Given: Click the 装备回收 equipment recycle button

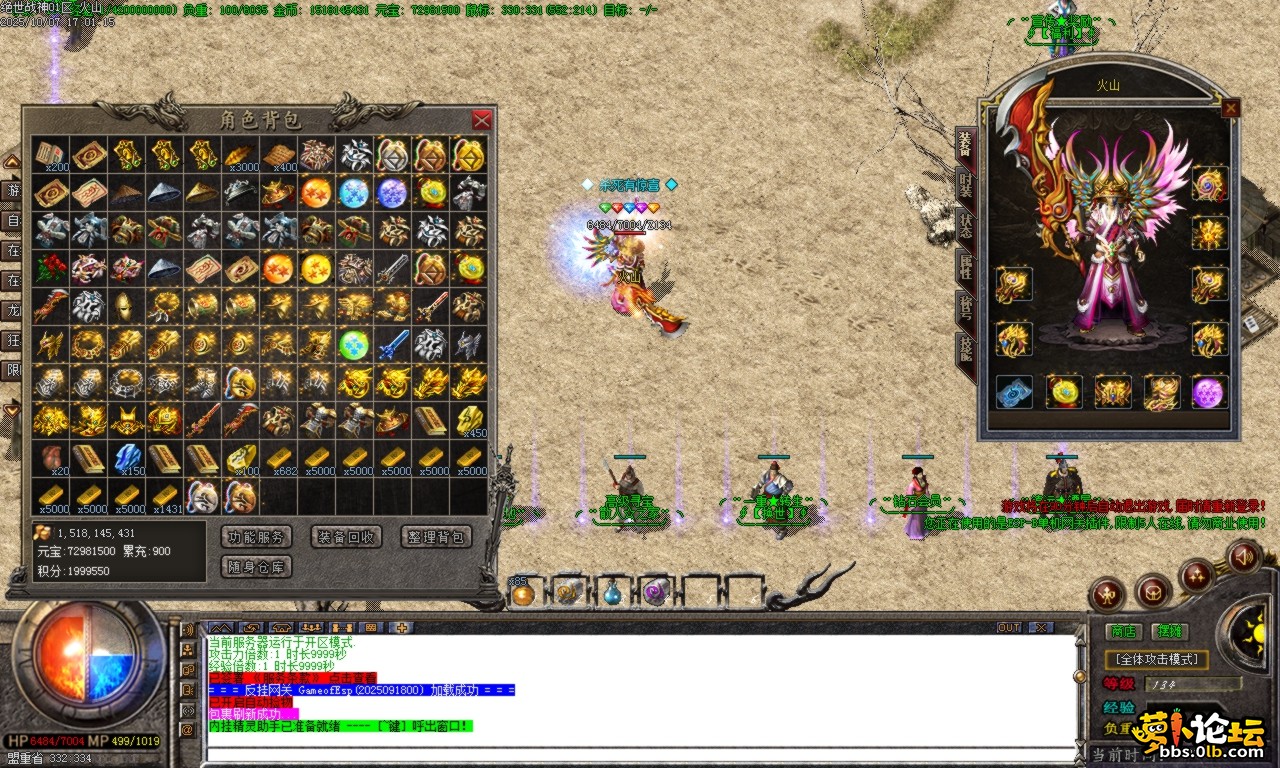Looking at the screenshot, I should pos(346,537).
